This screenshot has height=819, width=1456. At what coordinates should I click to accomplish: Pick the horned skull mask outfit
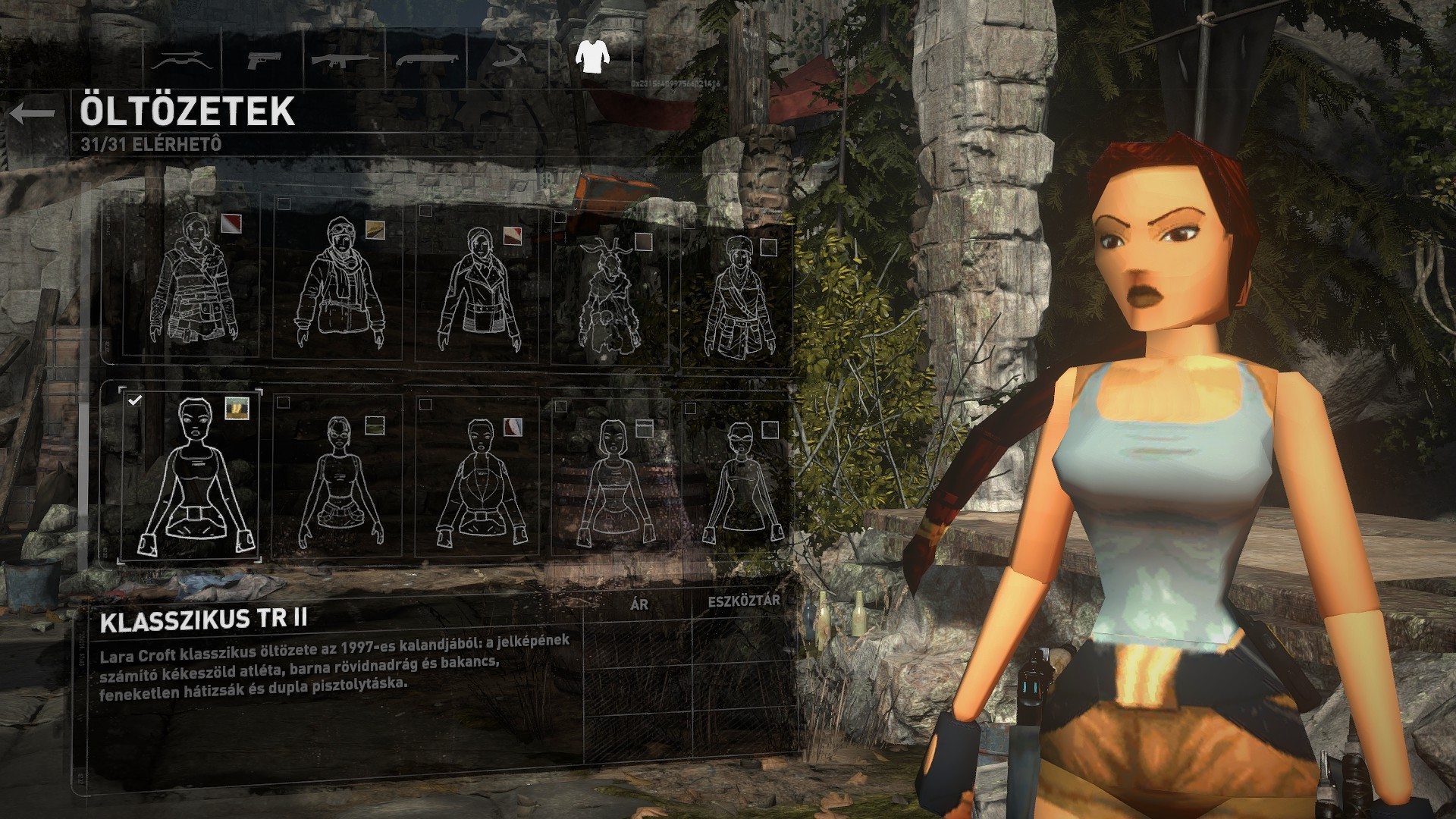pos(609,292)
